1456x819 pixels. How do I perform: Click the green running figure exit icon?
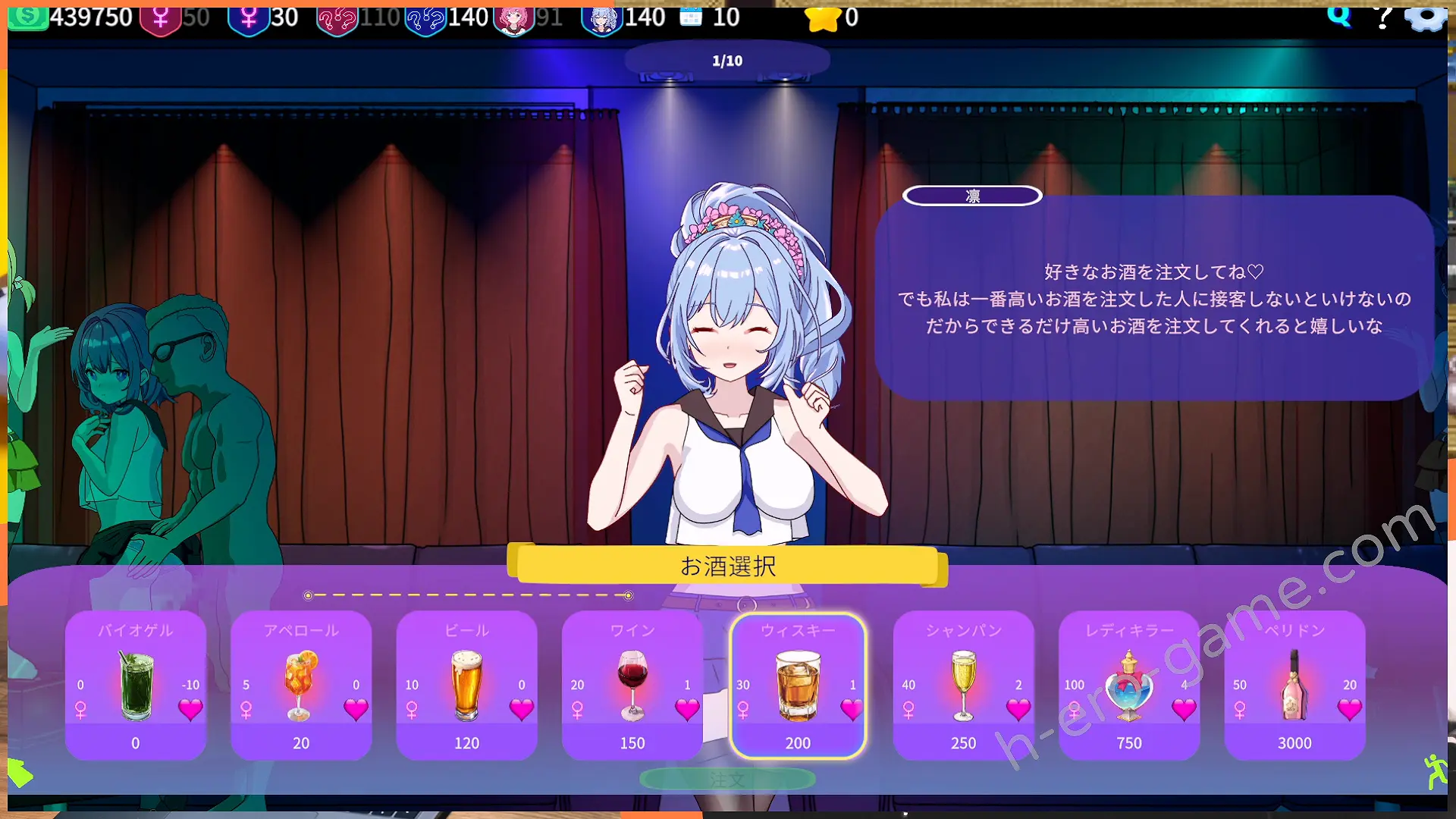[x=1434, y=772]
